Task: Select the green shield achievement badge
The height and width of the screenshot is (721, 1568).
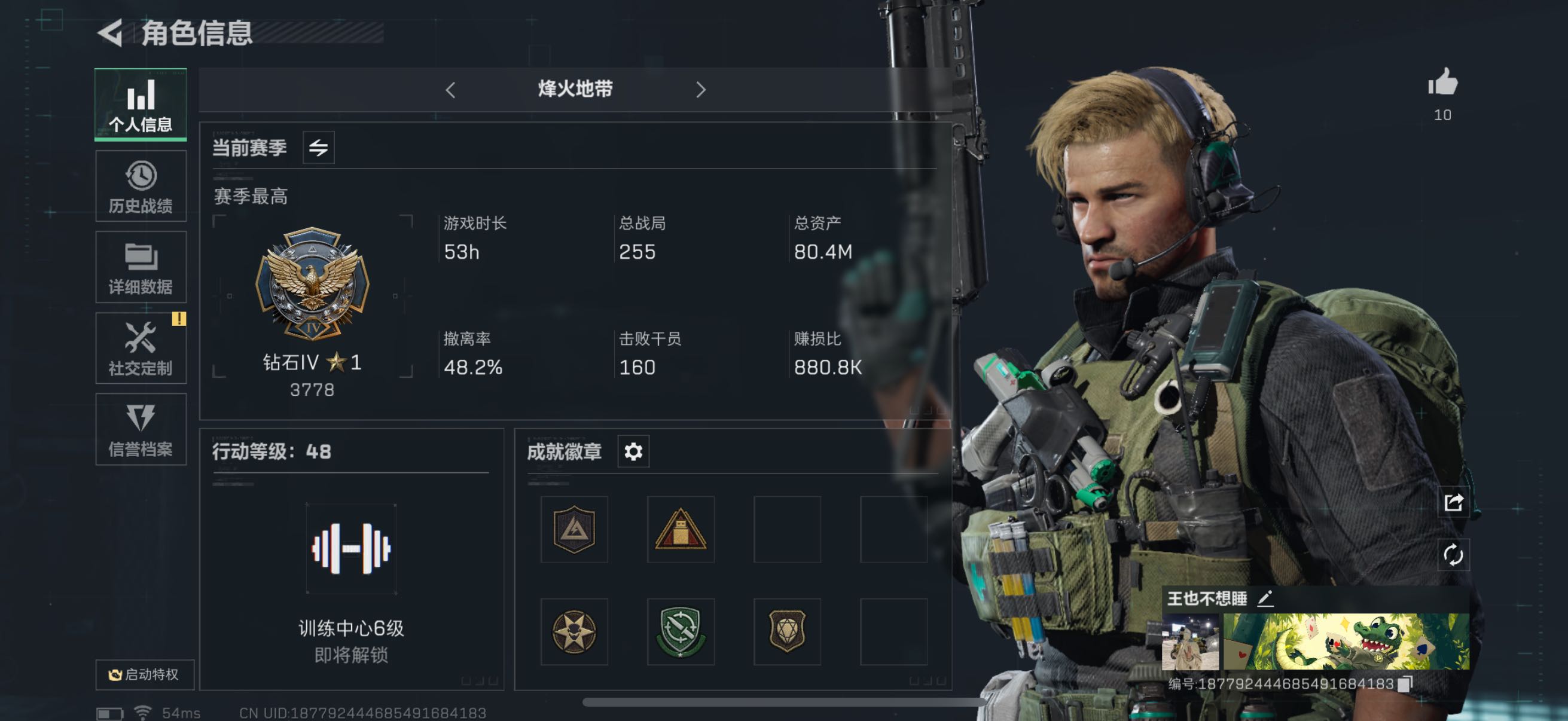Action: (680, 631)
